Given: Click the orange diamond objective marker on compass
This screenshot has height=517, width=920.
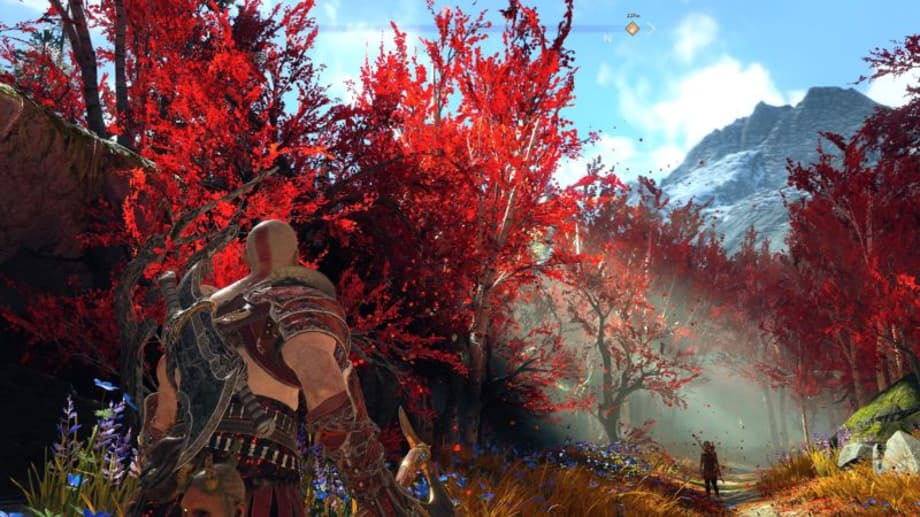Looking at the screenshot, I should (632, 28).
